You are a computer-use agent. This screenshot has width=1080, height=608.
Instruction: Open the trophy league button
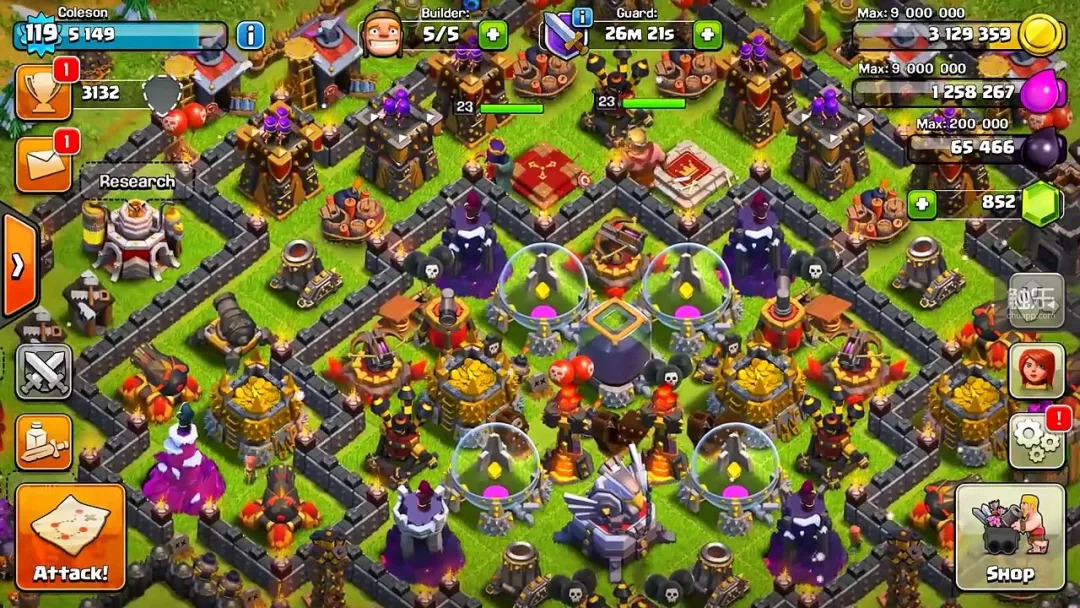(43, 93)
